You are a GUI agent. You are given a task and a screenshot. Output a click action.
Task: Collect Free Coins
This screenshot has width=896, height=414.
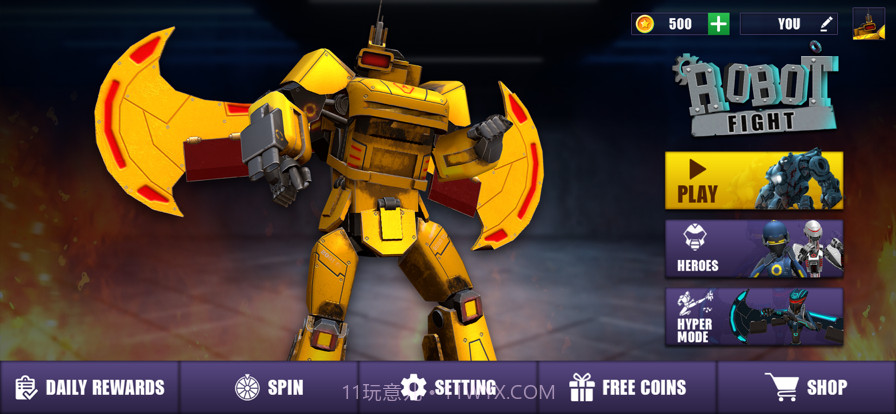pyautogui.click(x=627, y=388)
